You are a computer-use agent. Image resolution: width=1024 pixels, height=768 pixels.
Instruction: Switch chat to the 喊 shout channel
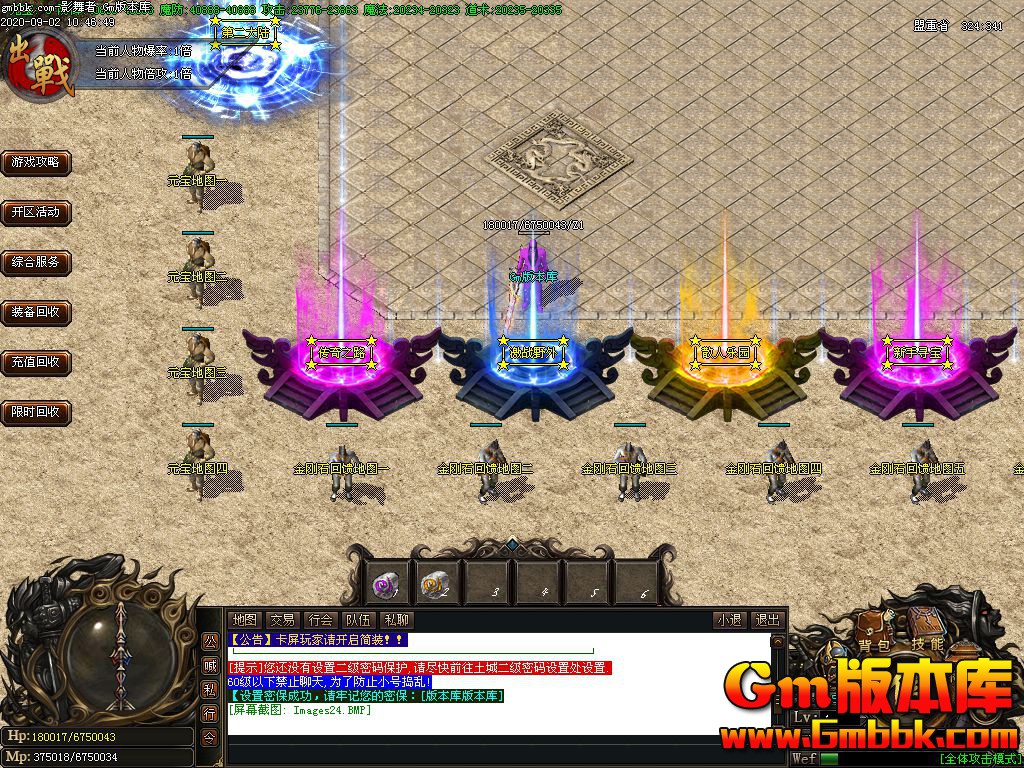pyautogui.click(x=210, y=665)
